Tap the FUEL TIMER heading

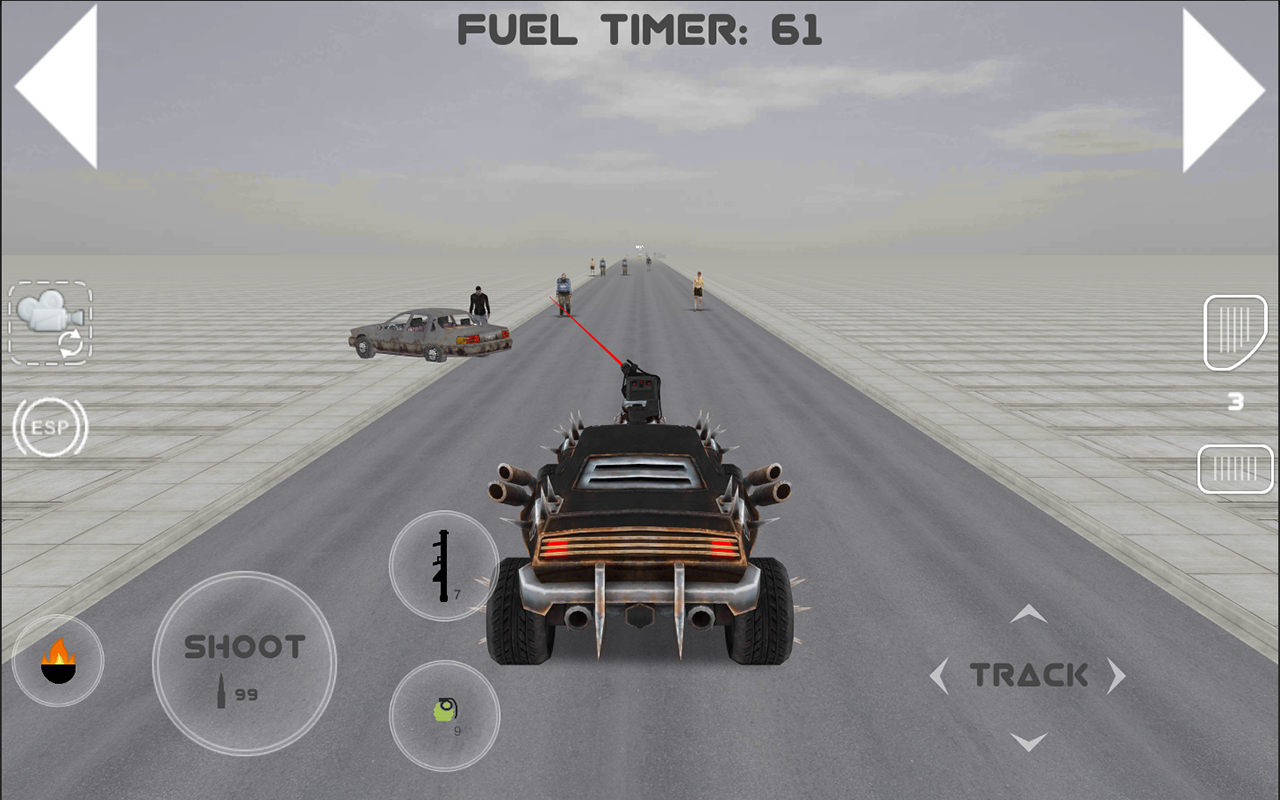[640, 29]
